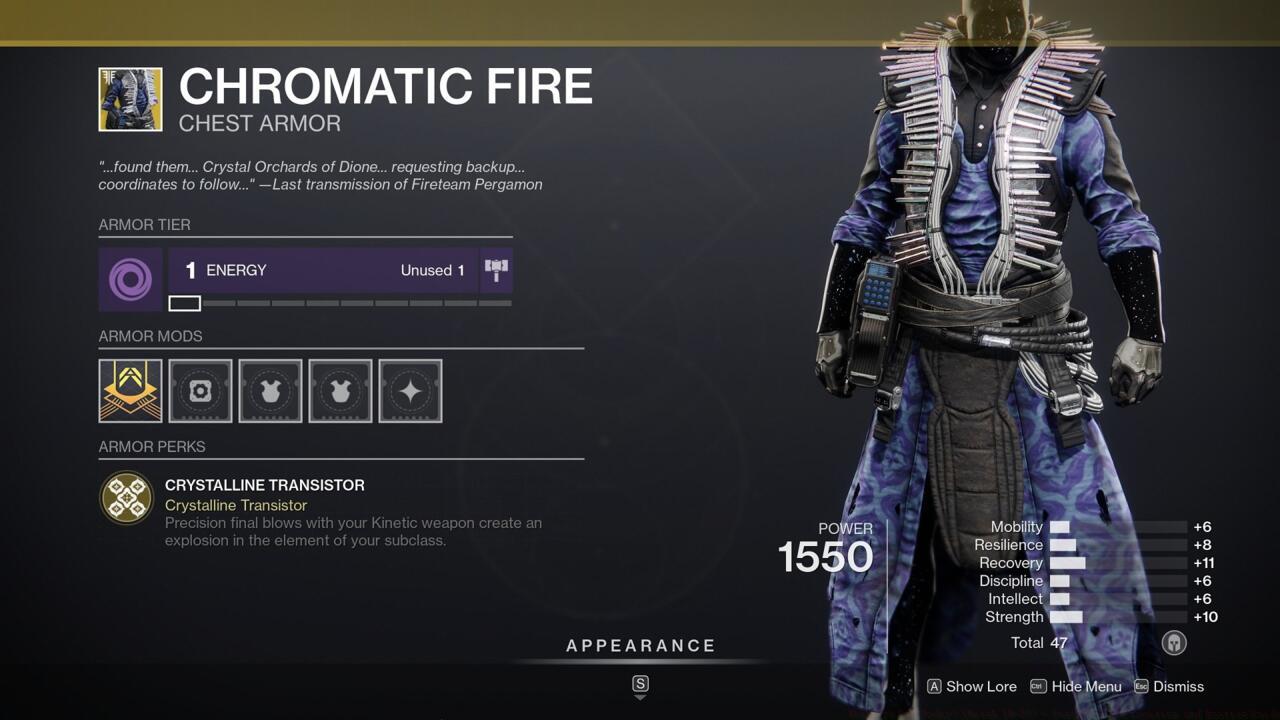Select the equipped yellow armor mod slot
This screenshot has width=1280, height=720.
pyautogui.click(x=130, y=391)
